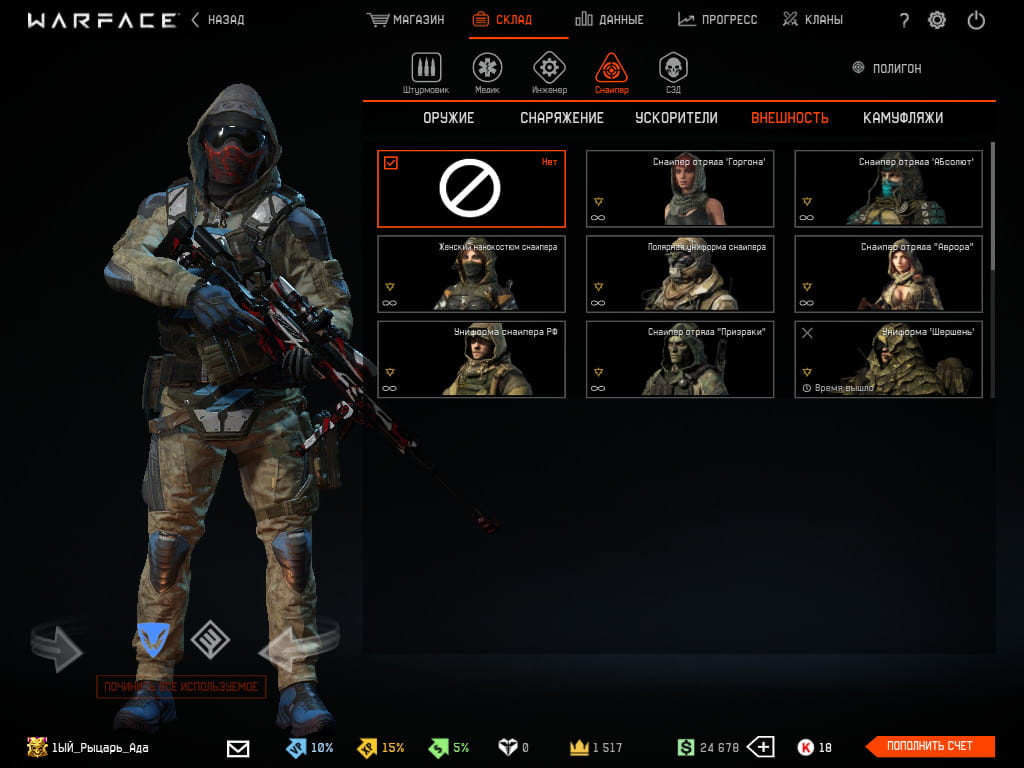The image size is (1024, 768).
Task: Choose the Медик class
Action: (487, 72)
